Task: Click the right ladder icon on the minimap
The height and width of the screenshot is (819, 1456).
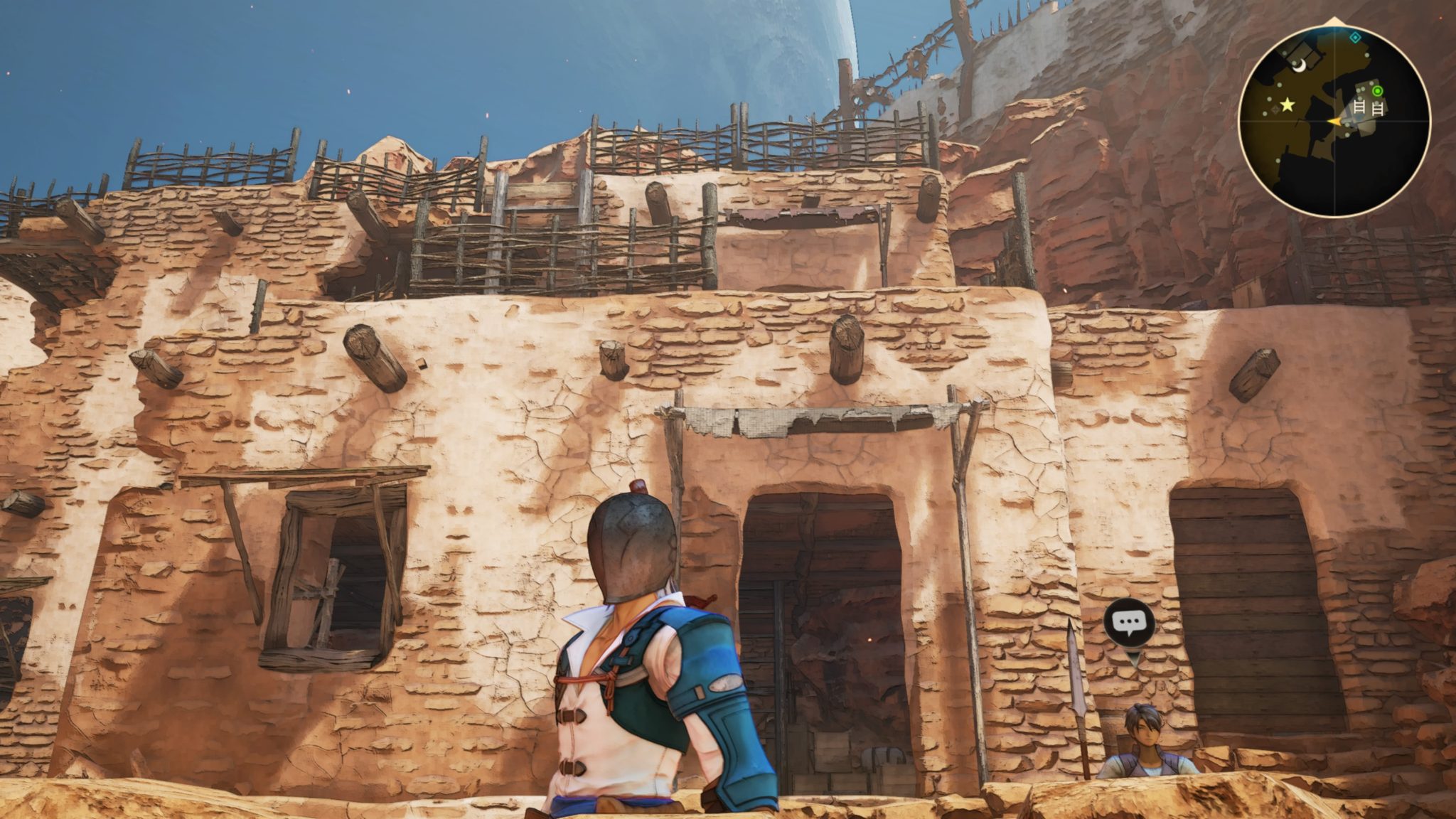Action: (1377, 107)
